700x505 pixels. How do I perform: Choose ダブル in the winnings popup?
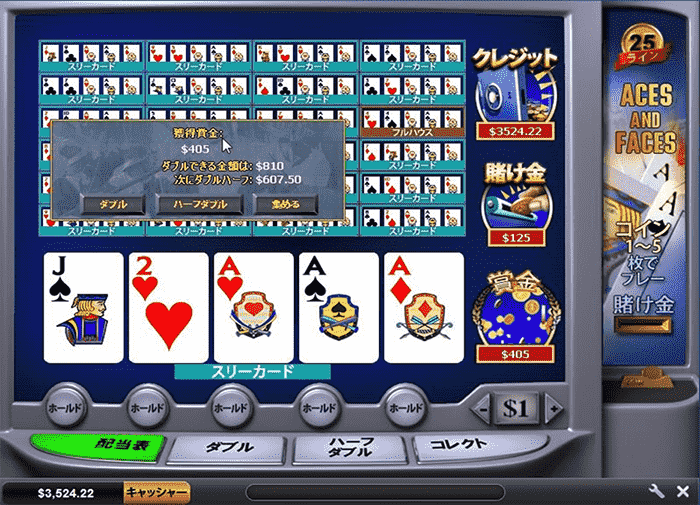(113, 203)
